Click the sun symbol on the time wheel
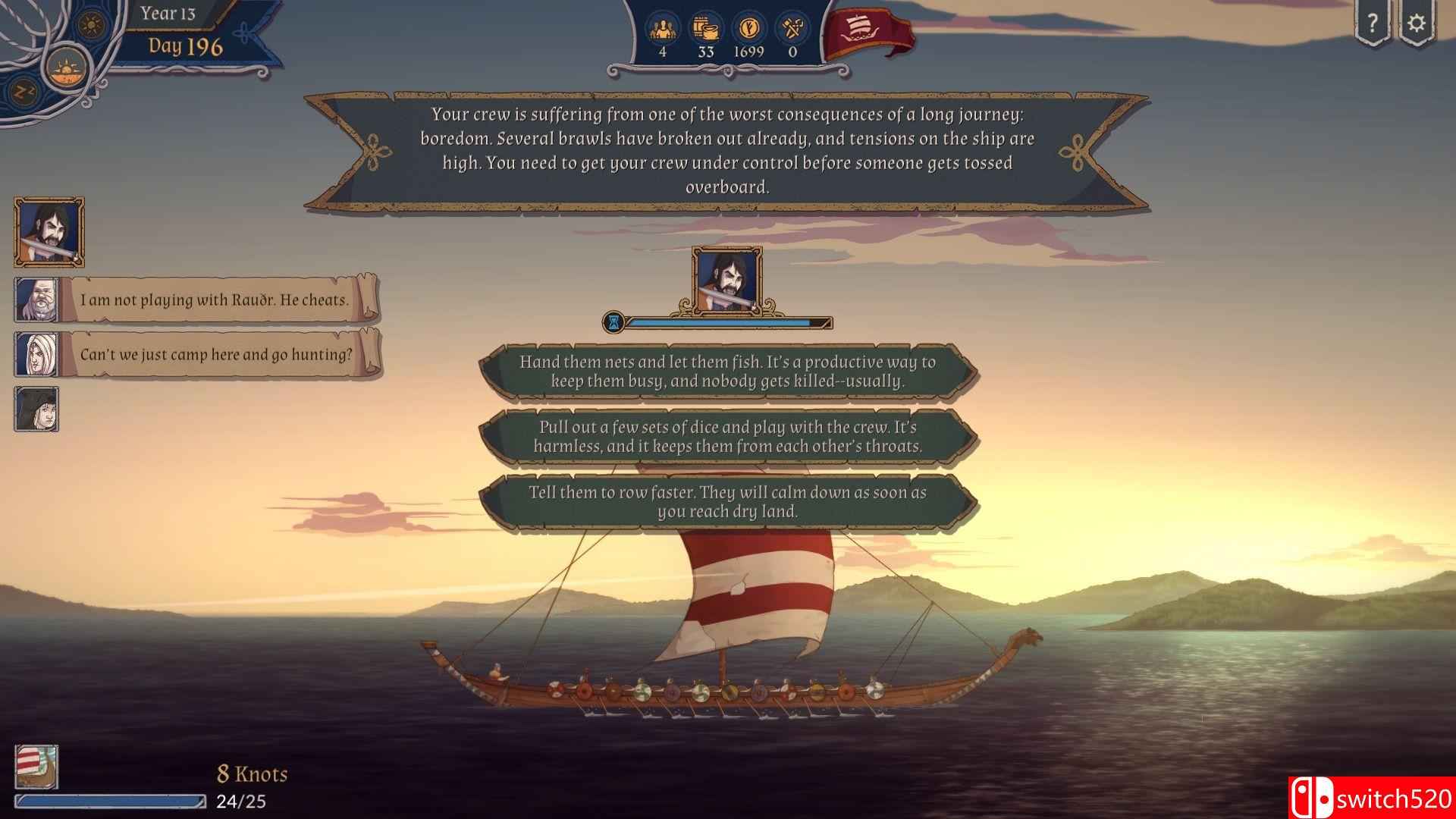1456x819 pixels. [x=93, y=25]
